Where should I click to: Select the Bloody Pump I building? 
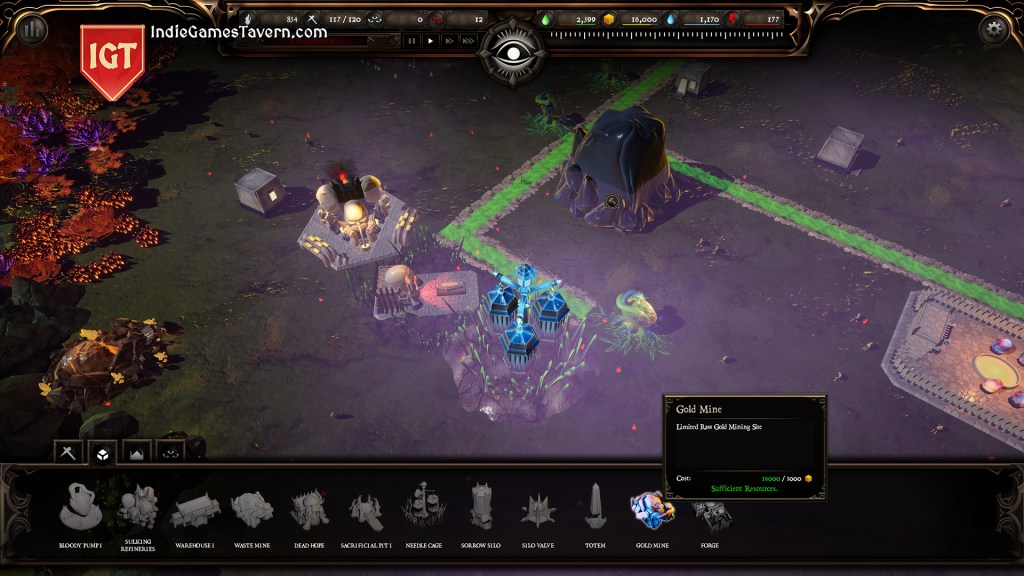(81, 507)
